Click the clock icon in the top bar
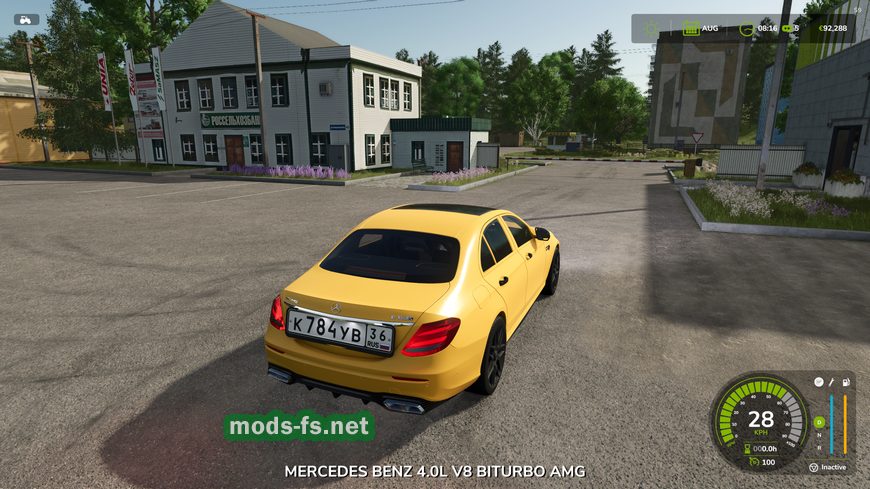This screenshot has width=870, height=489. [746, 28]
